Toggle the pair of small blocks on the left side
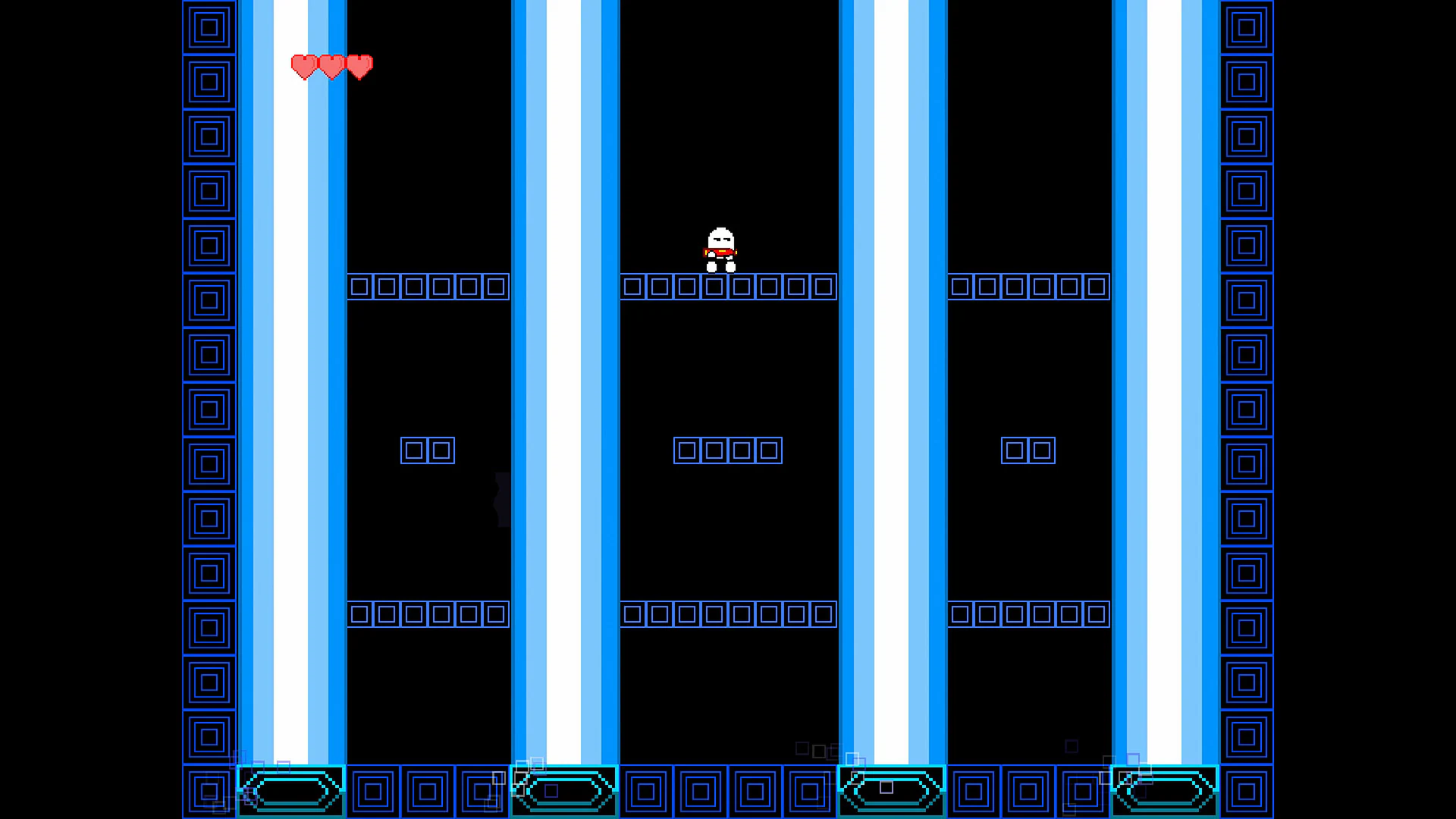Image resolution: width=1456 pixels, height=819 pixels. (x=427, y=450)
